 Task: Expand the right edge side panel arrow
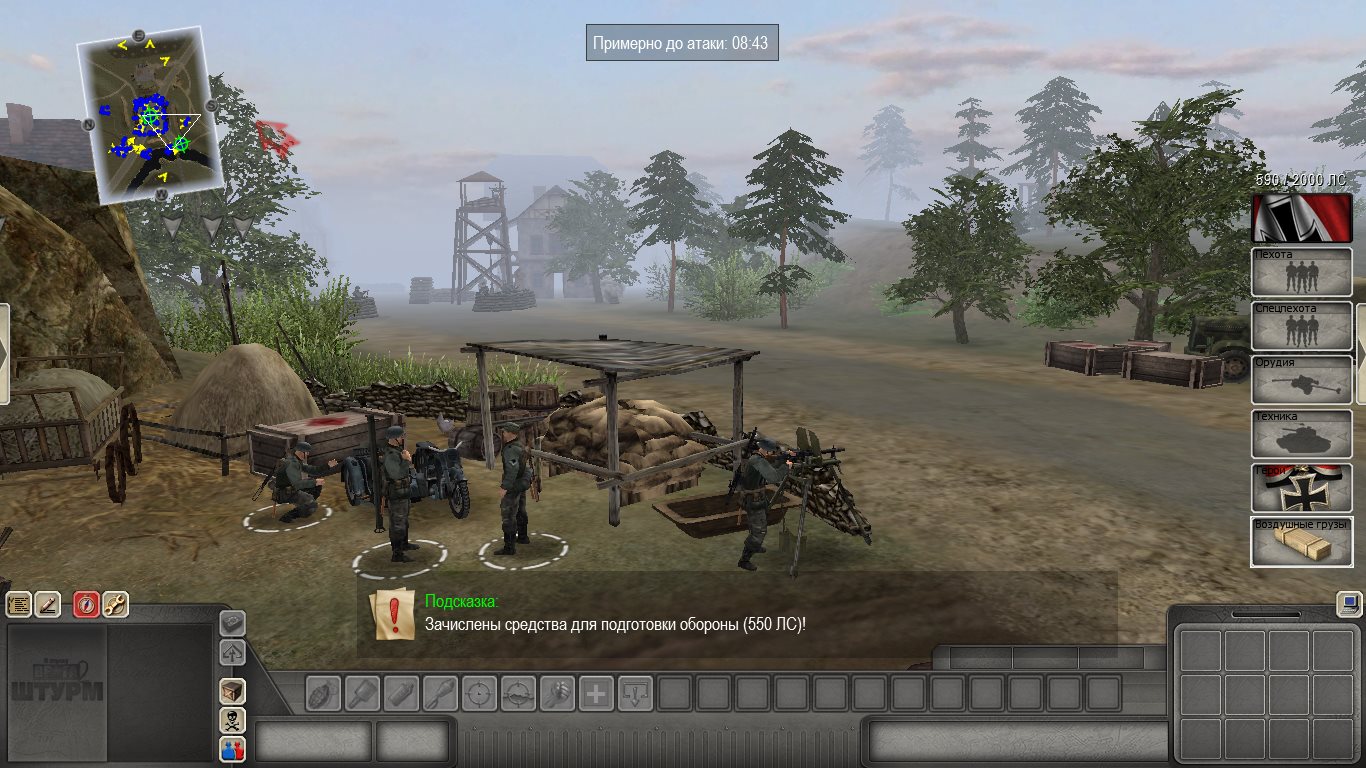click(x=1360, y=354)
